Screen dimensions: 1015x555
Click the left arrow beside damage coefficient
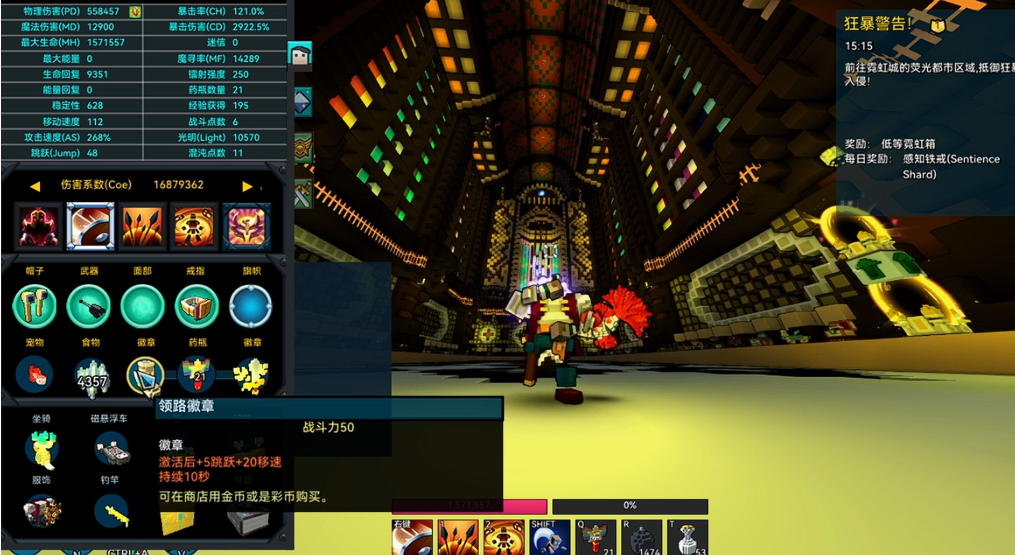(35, 186)
